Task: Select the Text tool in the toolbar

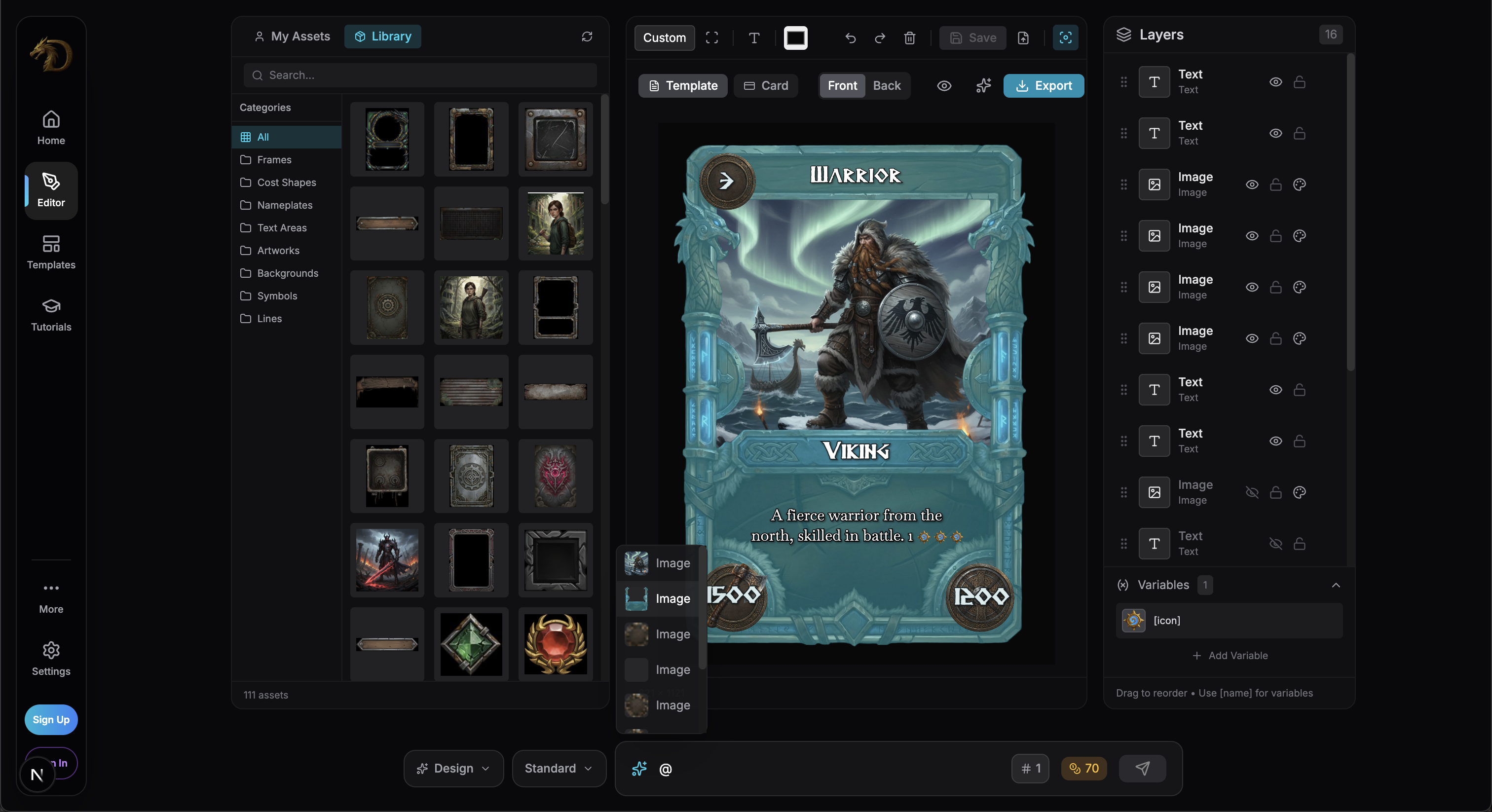Action: [753, 37]
